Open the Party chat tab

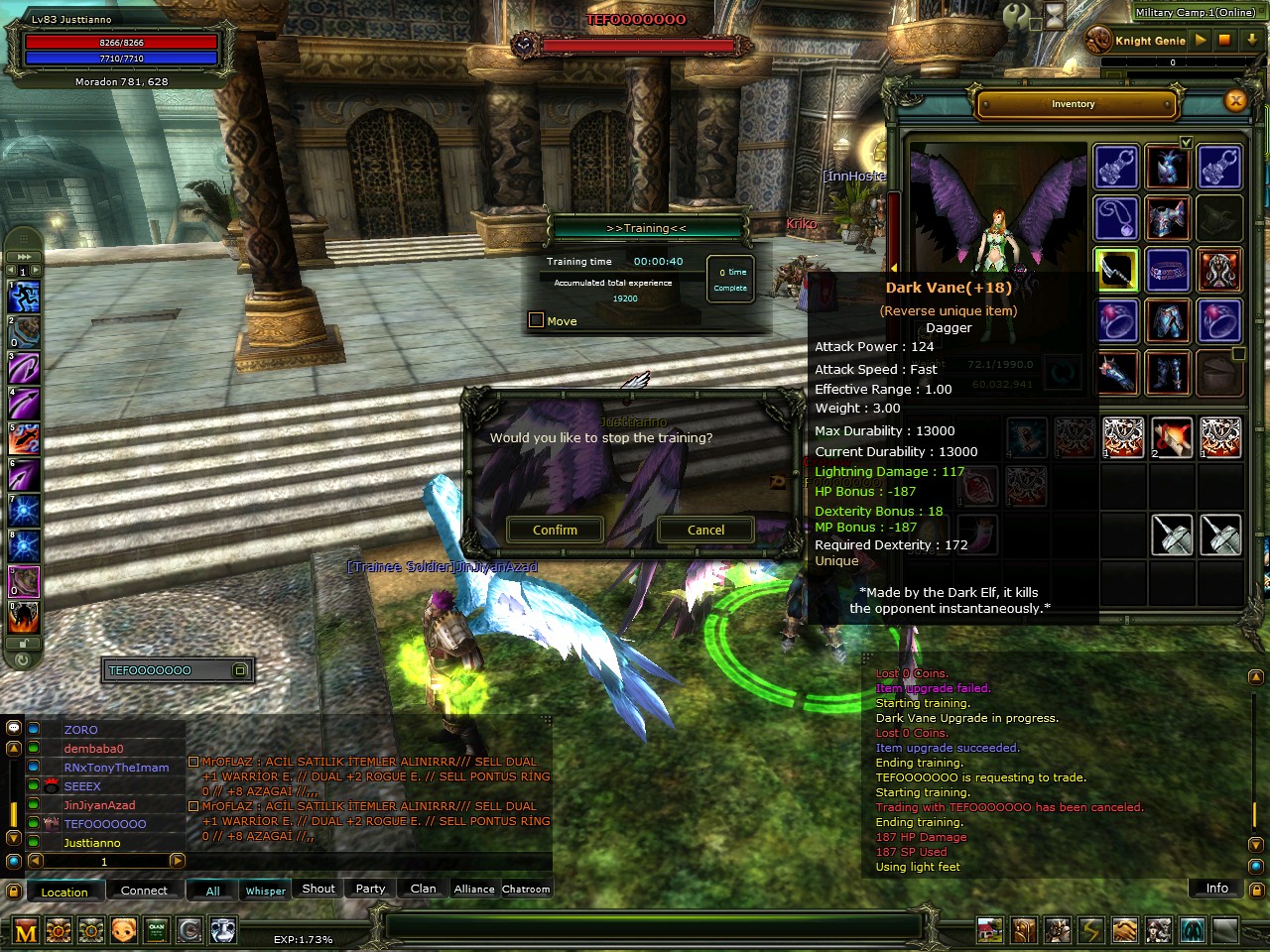pos(370,889)
